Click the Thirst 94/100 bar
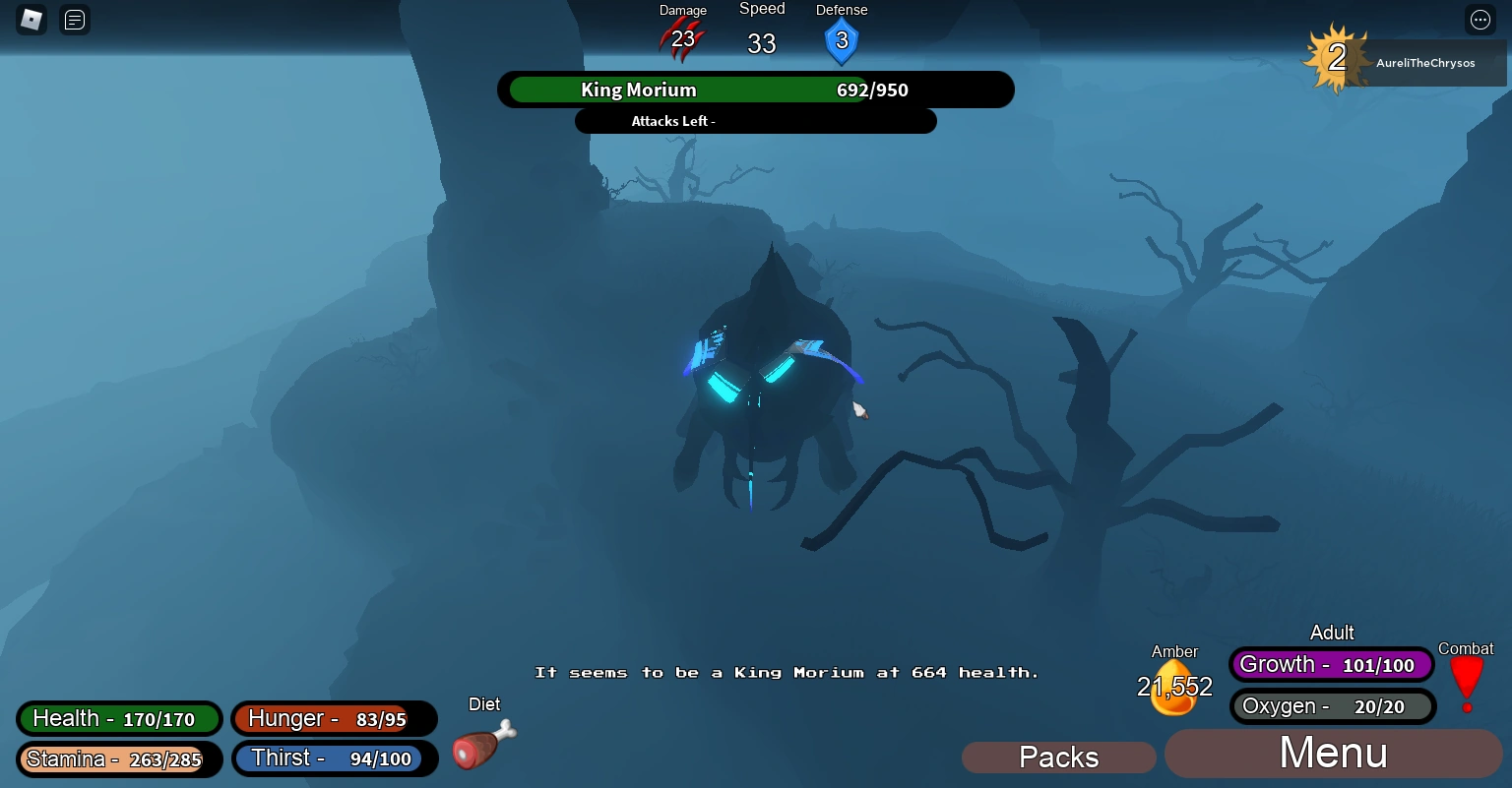 coord(334,758)
